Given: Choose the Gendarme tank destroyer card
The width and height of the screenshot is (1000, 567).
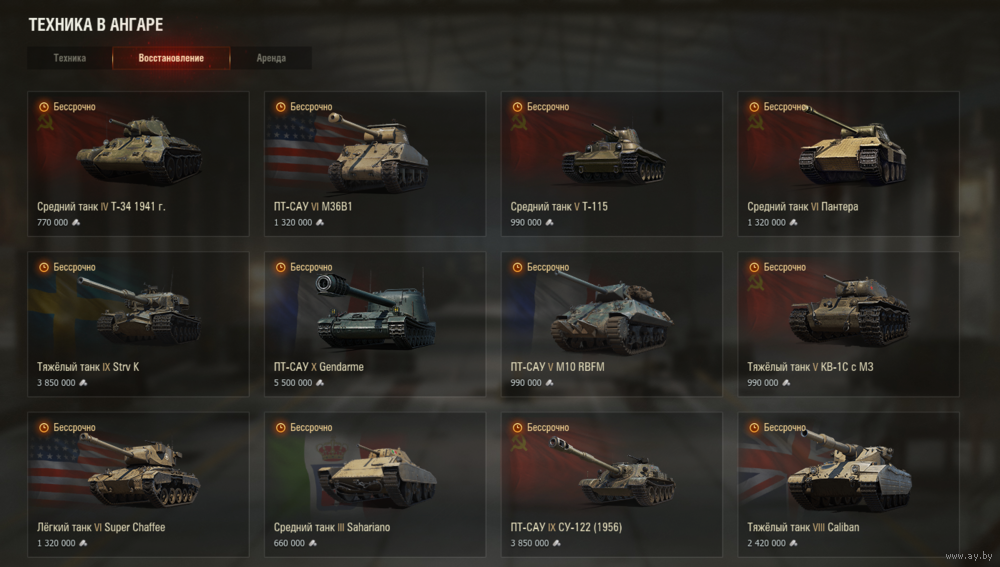Looking at the screenshot, I should 375,324.
